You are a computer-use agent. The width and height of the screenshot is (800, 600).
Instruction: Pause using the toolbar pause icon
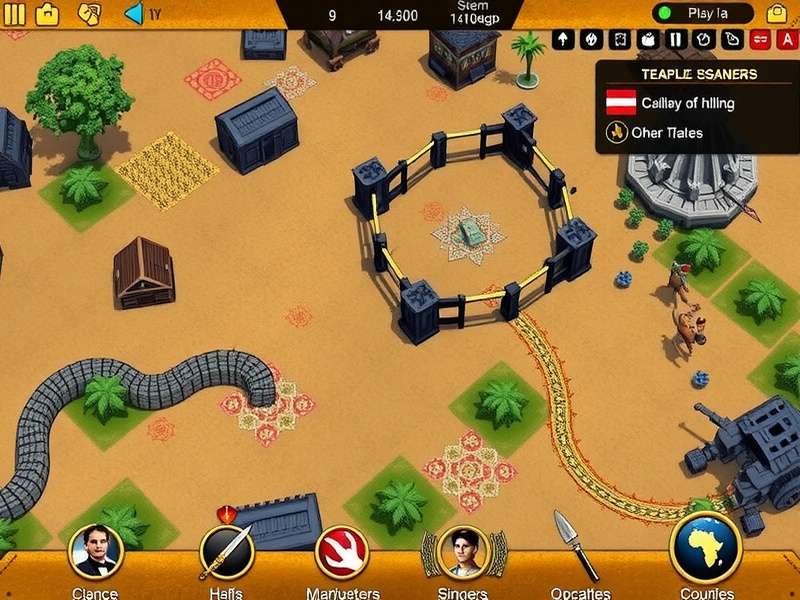675,40
